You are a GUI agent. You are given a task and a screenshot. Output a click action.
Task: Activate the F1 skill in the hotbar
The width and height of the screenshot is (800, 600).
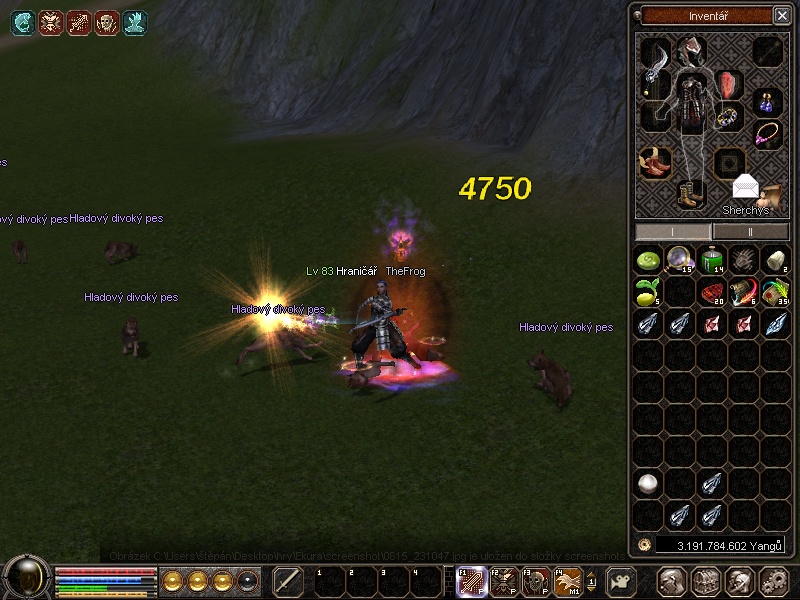471,581
